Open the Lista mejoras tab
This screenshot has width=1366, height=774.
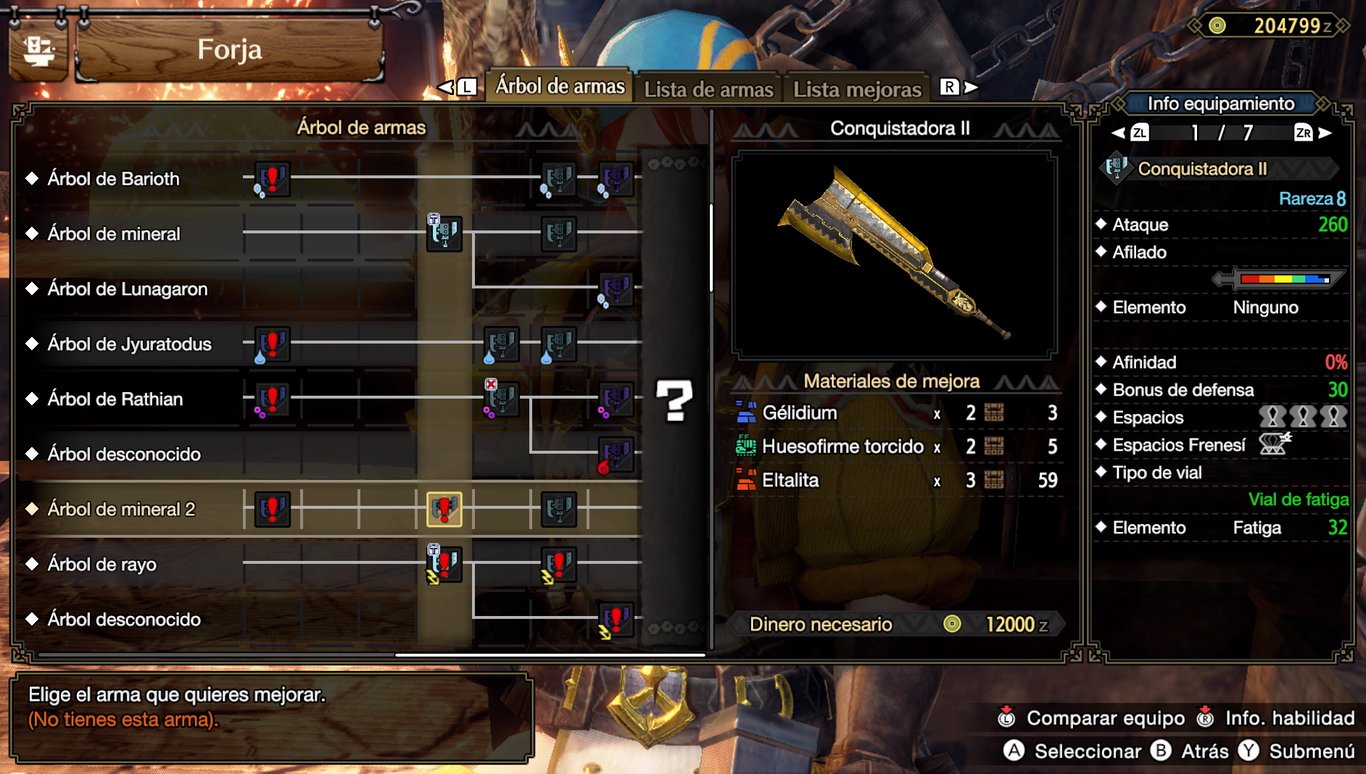point(857,89)
